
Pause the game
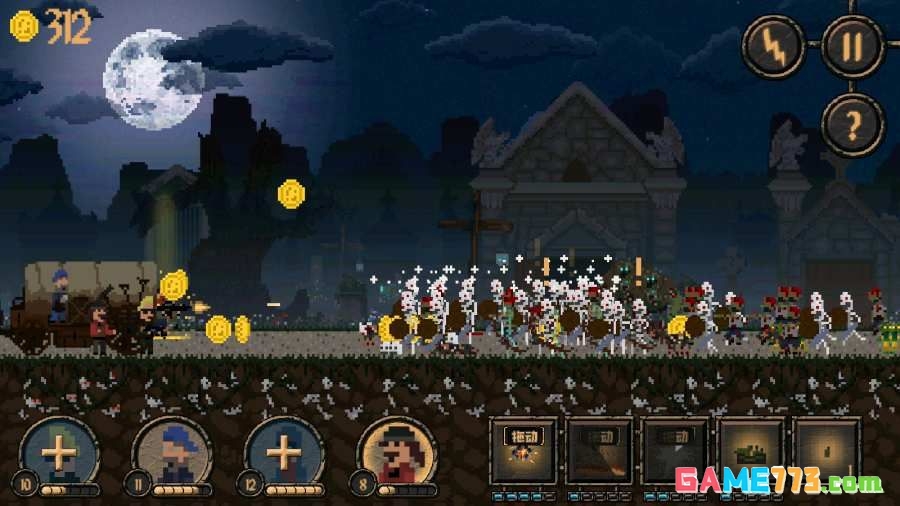click(852, 46)
